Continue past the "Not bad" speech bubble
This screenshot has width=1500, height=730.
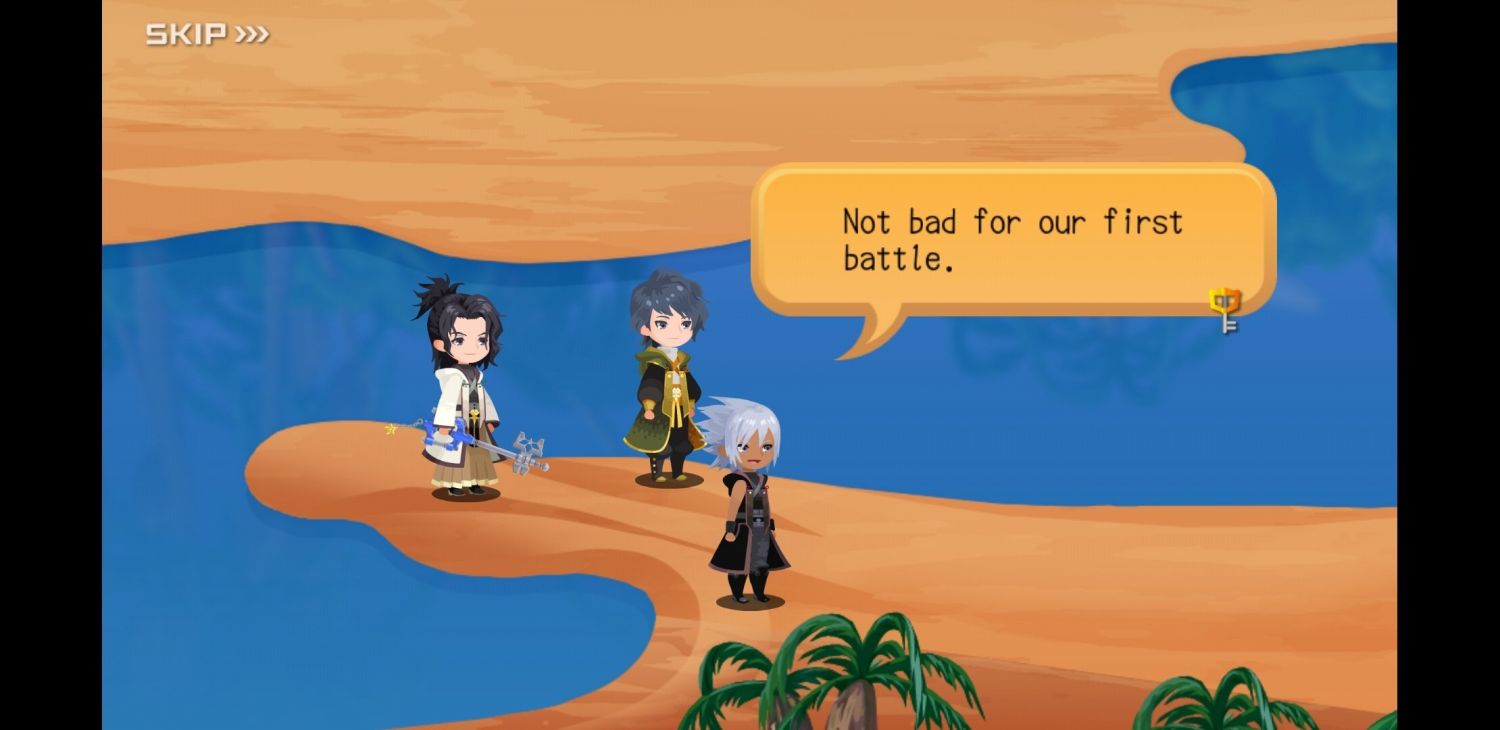pyautogui.click(x=1012, y=240)
